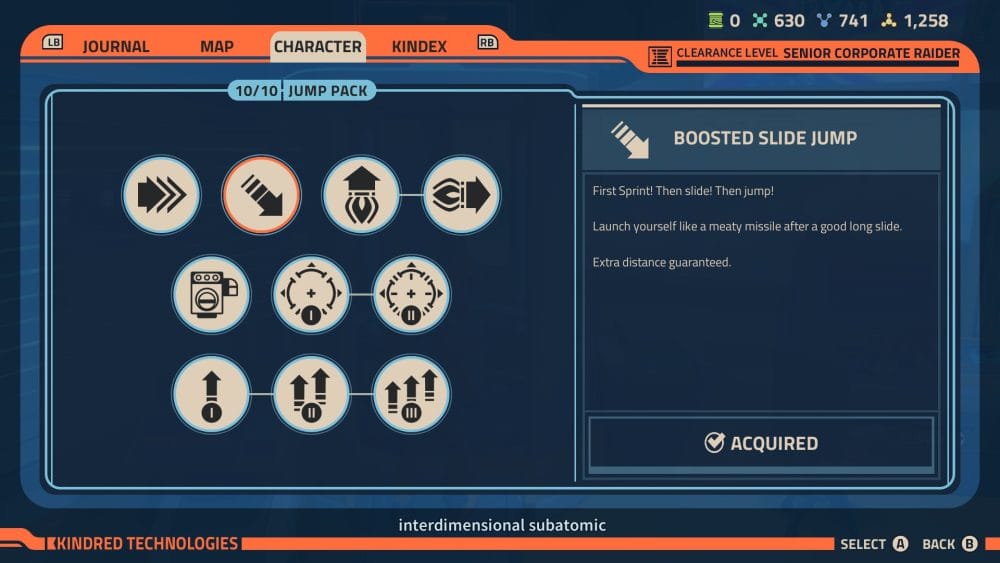Select the upward arrow claw upgrade
The height and width of the screenshot is (563, 1000).
coord(361,195)
